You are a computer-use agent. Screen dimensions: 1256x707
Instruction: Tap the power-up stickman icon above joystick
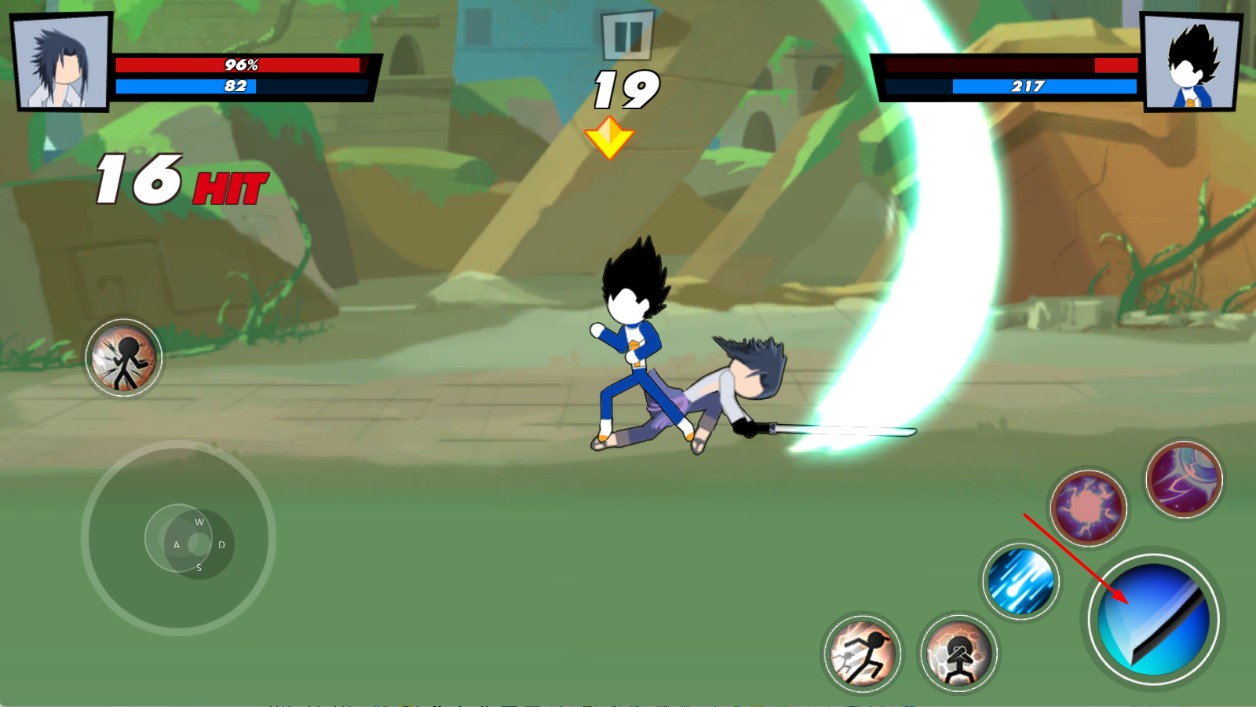pos(124,358)
